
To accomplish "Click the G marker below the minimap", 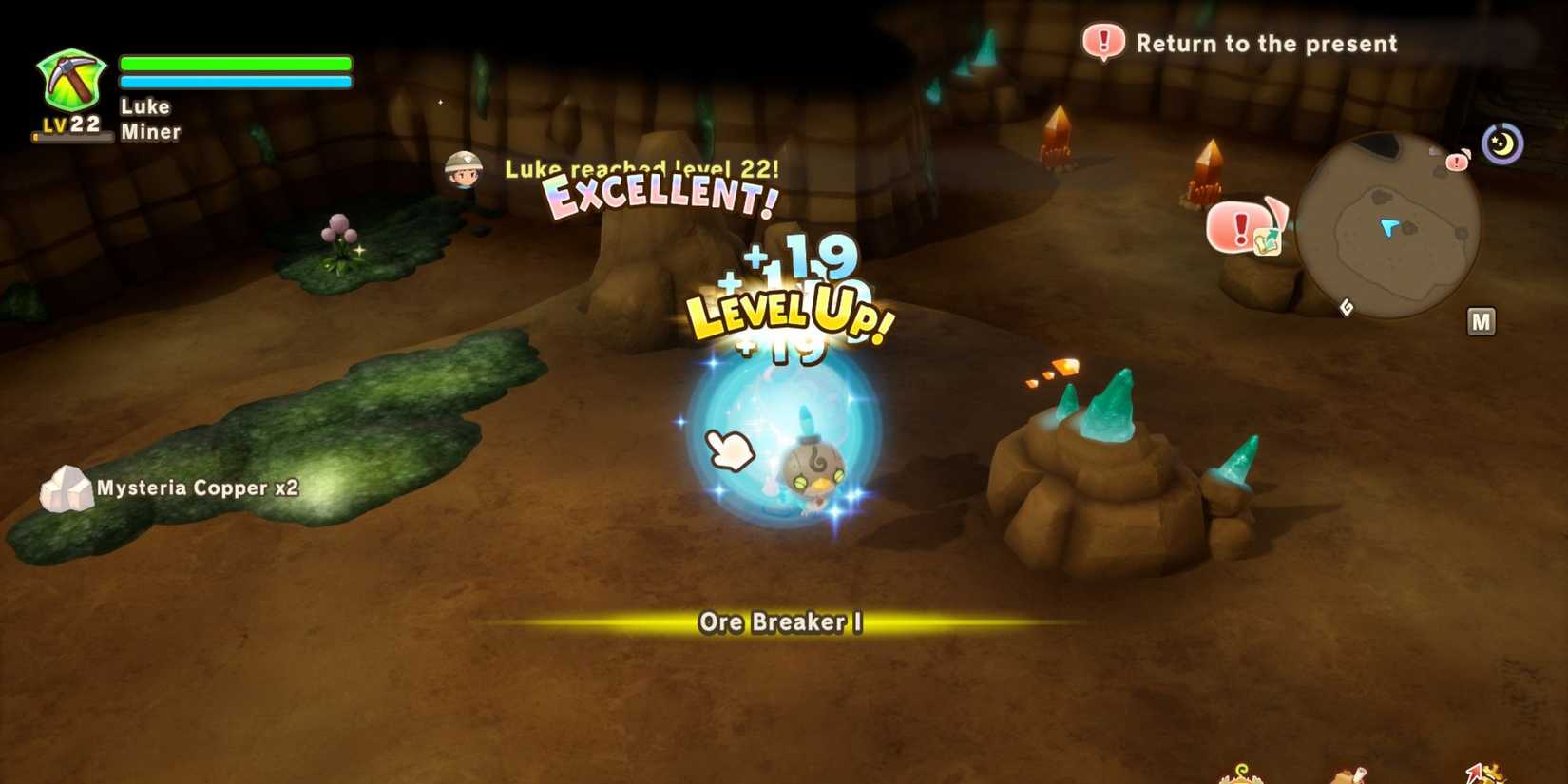I will click(1347, 307).
